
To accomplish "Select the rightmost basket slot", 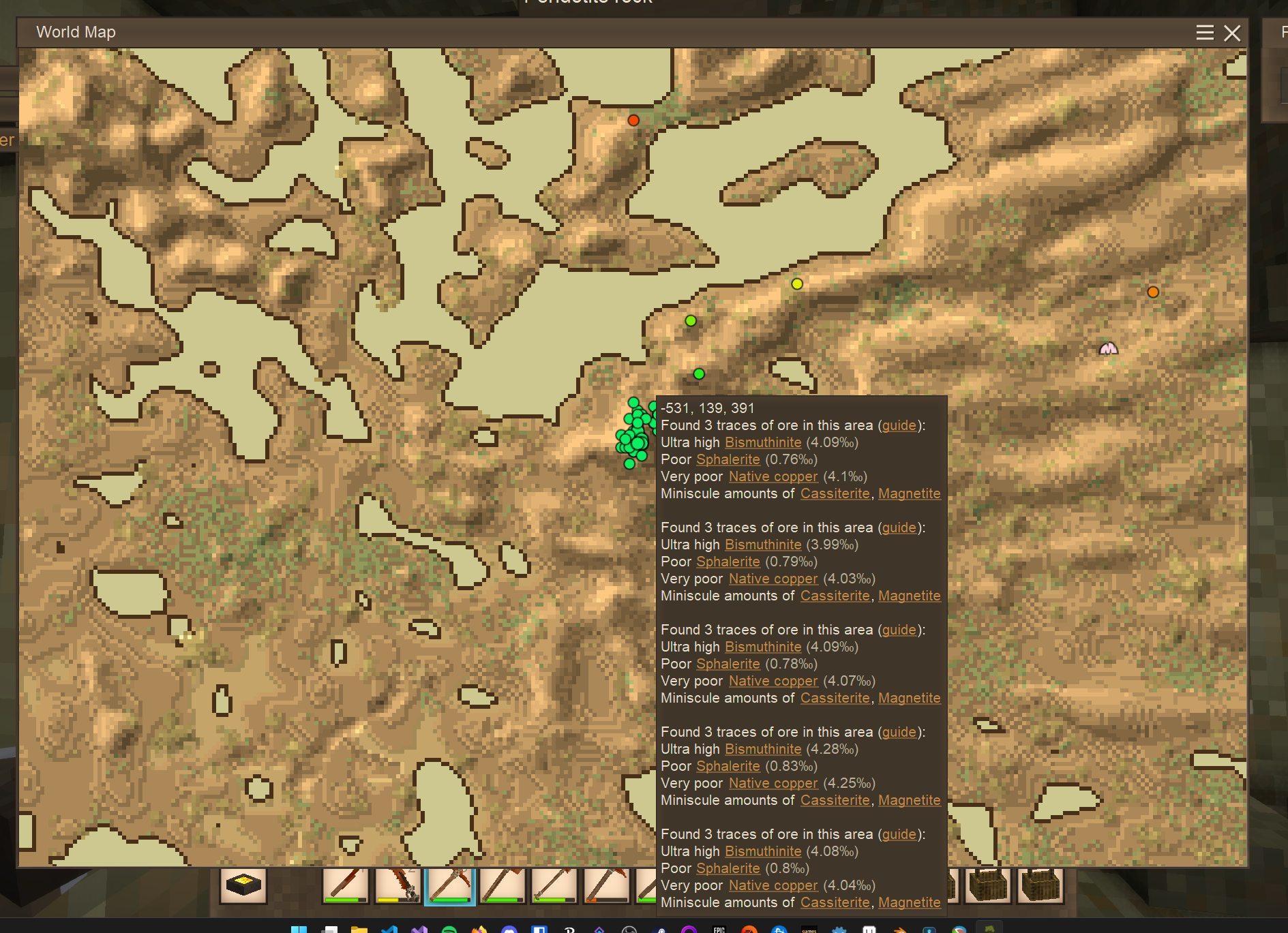I will coord(1040,886).
